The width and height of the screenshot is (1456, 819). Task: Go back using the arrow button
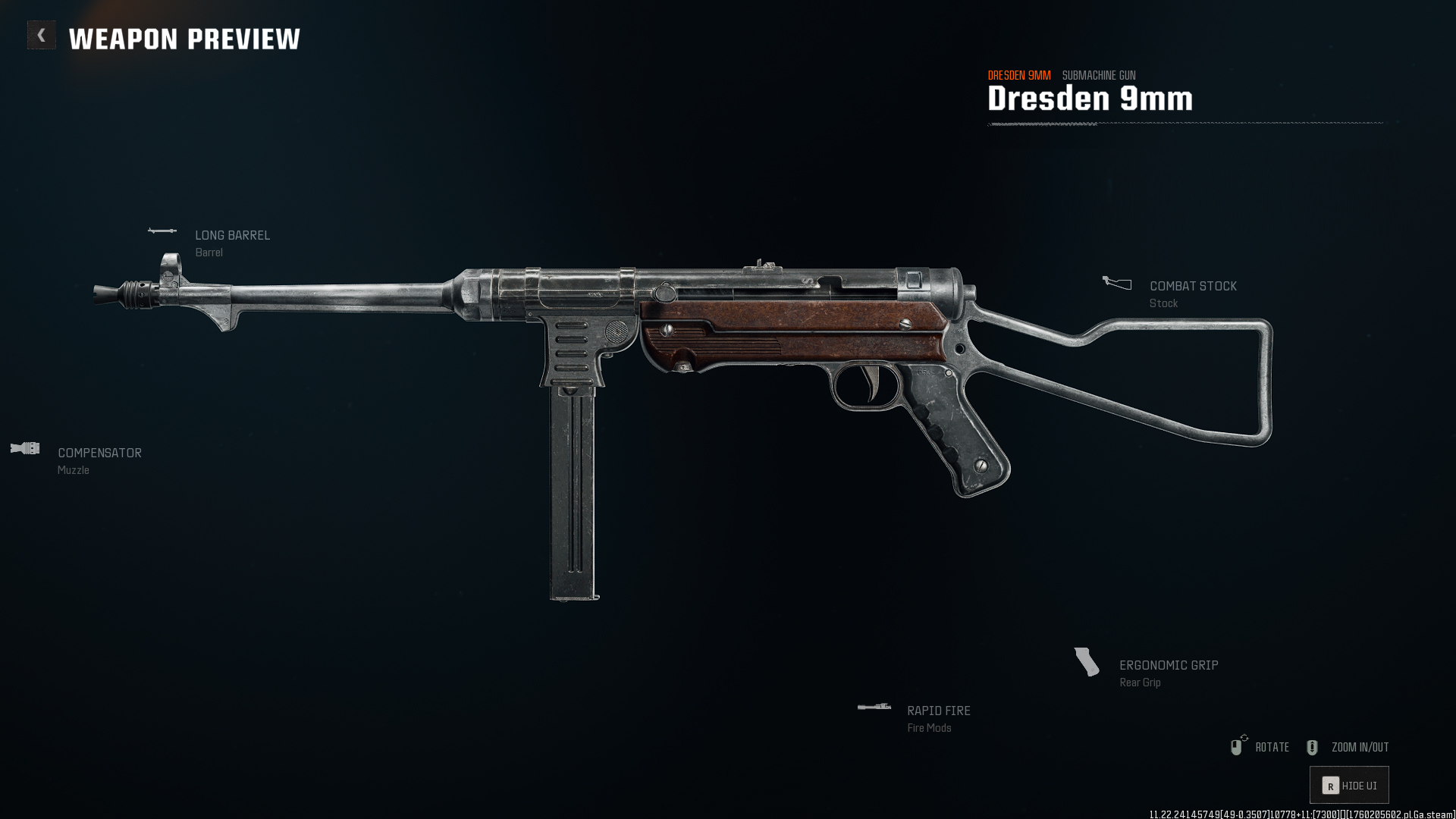tap(42, 35)
